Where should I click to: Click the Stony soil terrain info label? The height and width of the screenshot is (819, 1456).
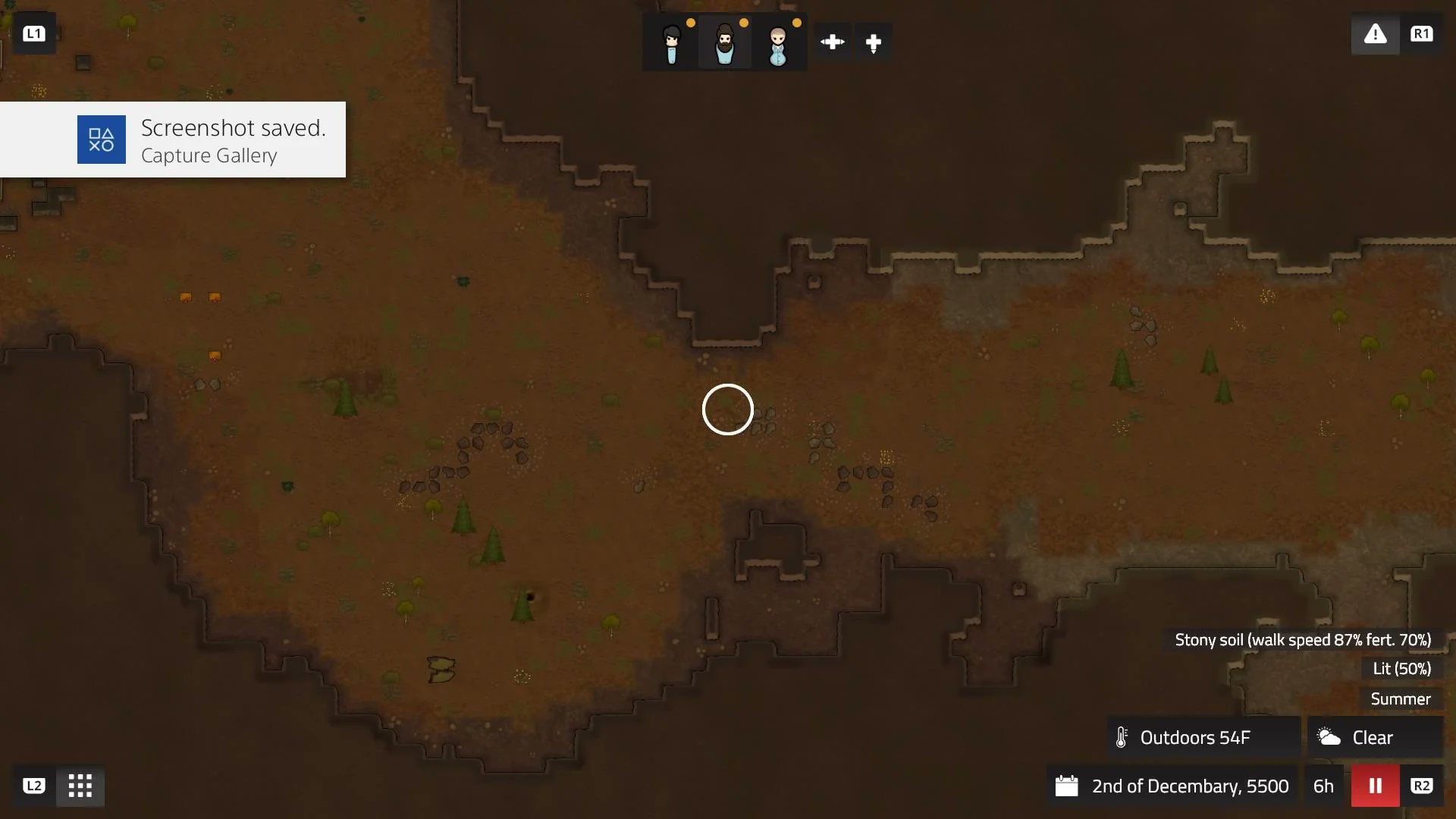[x=1301, y=639]
